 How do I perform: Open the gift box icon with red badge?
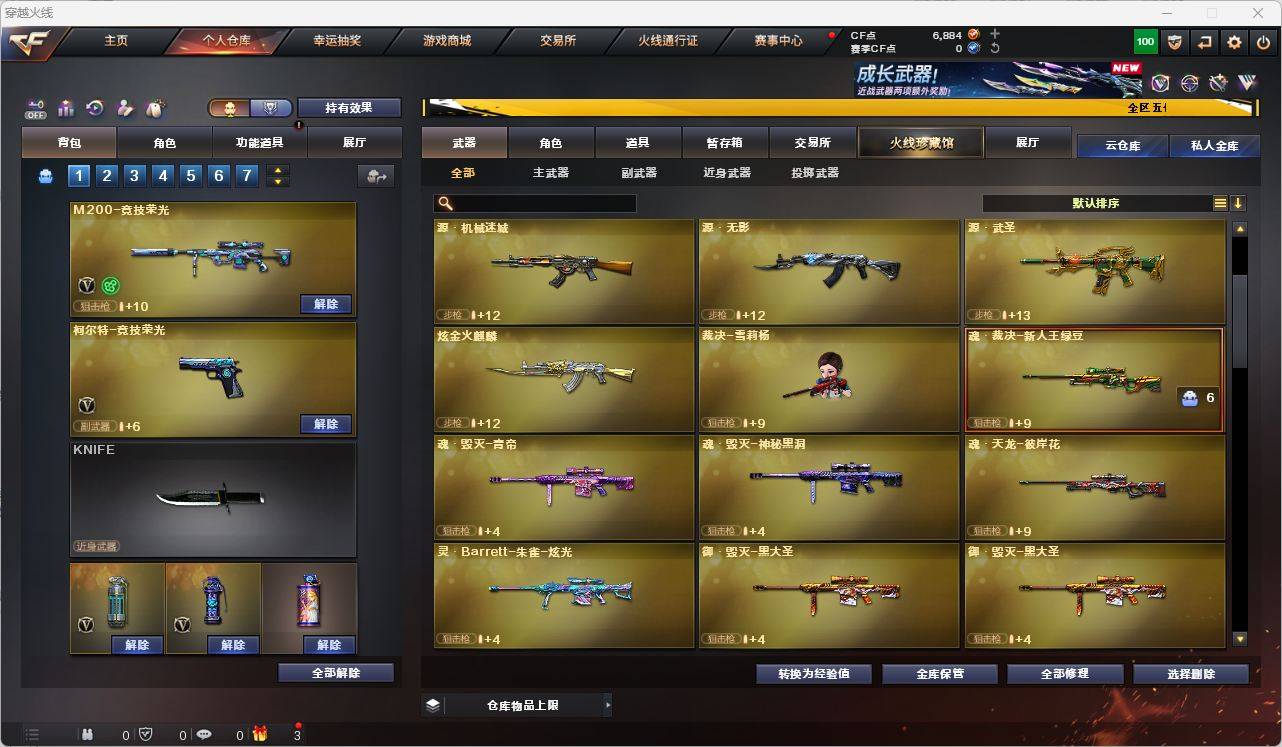point(260,735)
